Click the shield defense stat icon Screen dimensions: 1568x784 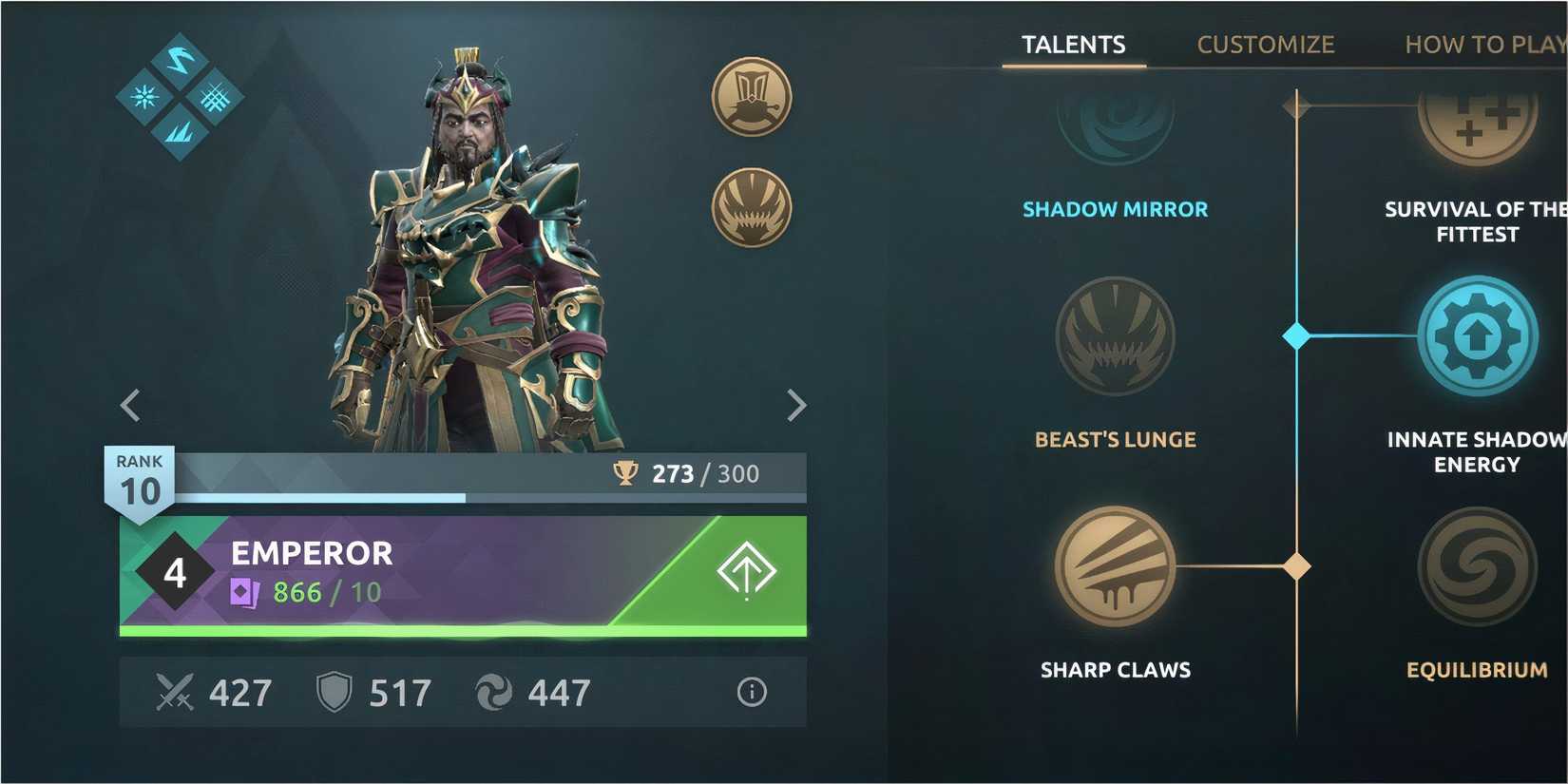click(x=332, y=692)
